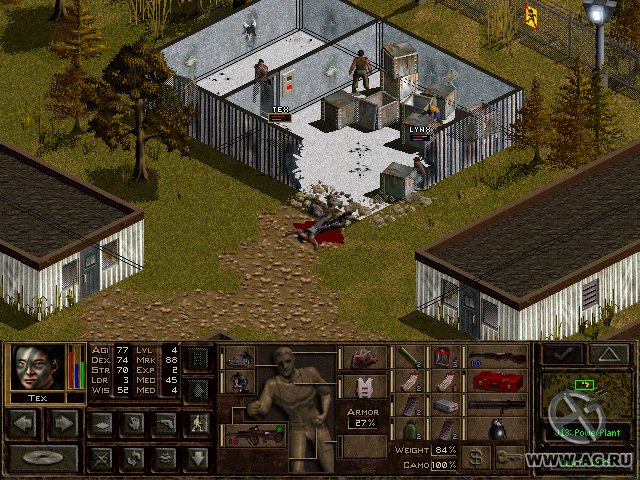Open the key ring button
Screen dimensions: 640x480
coord(511,457)
